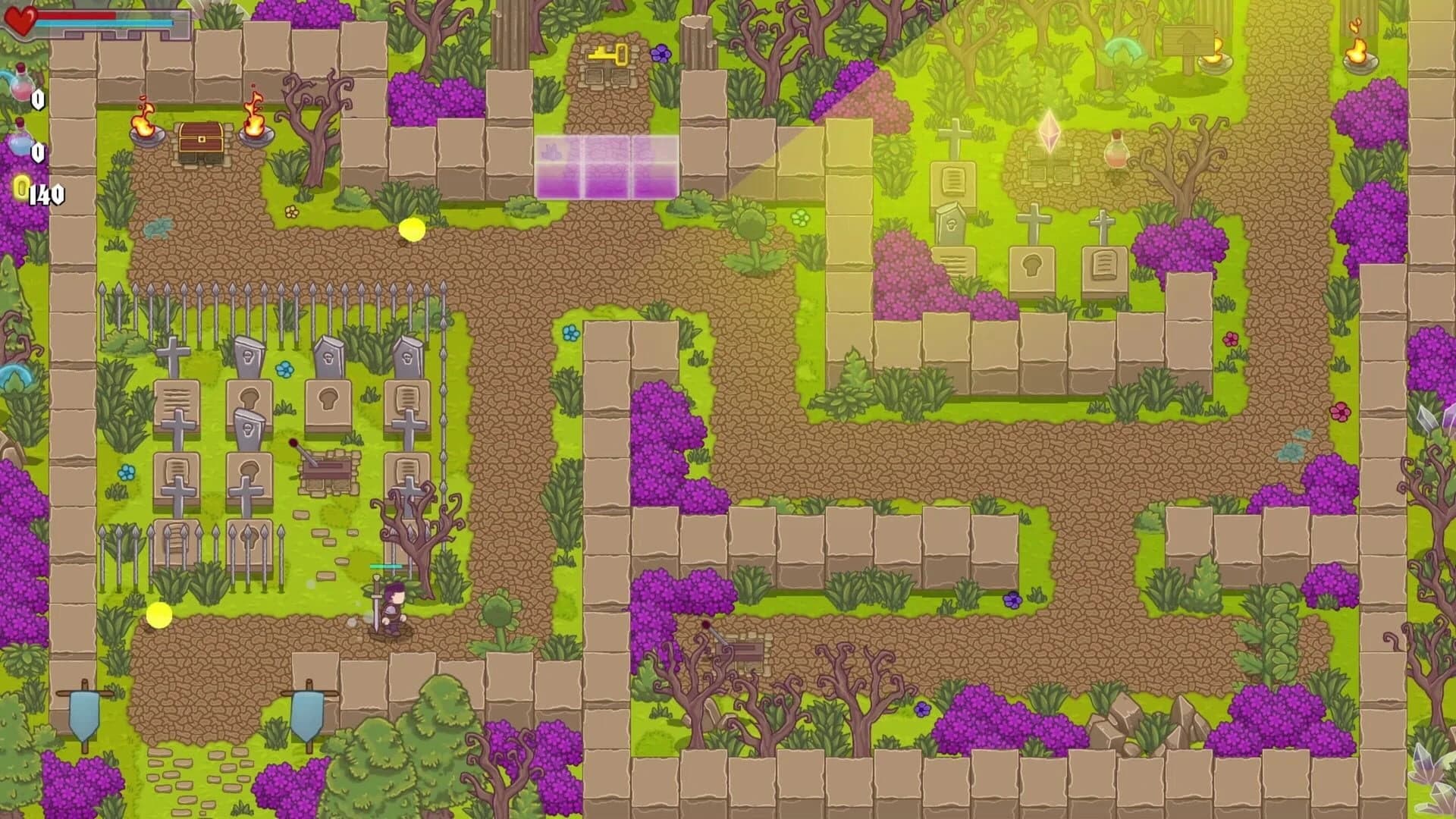Grab the potion pickup beside the crystal
Image resolution: width=1456 pixels, height=819 pixels.
tap(1116, 150)
